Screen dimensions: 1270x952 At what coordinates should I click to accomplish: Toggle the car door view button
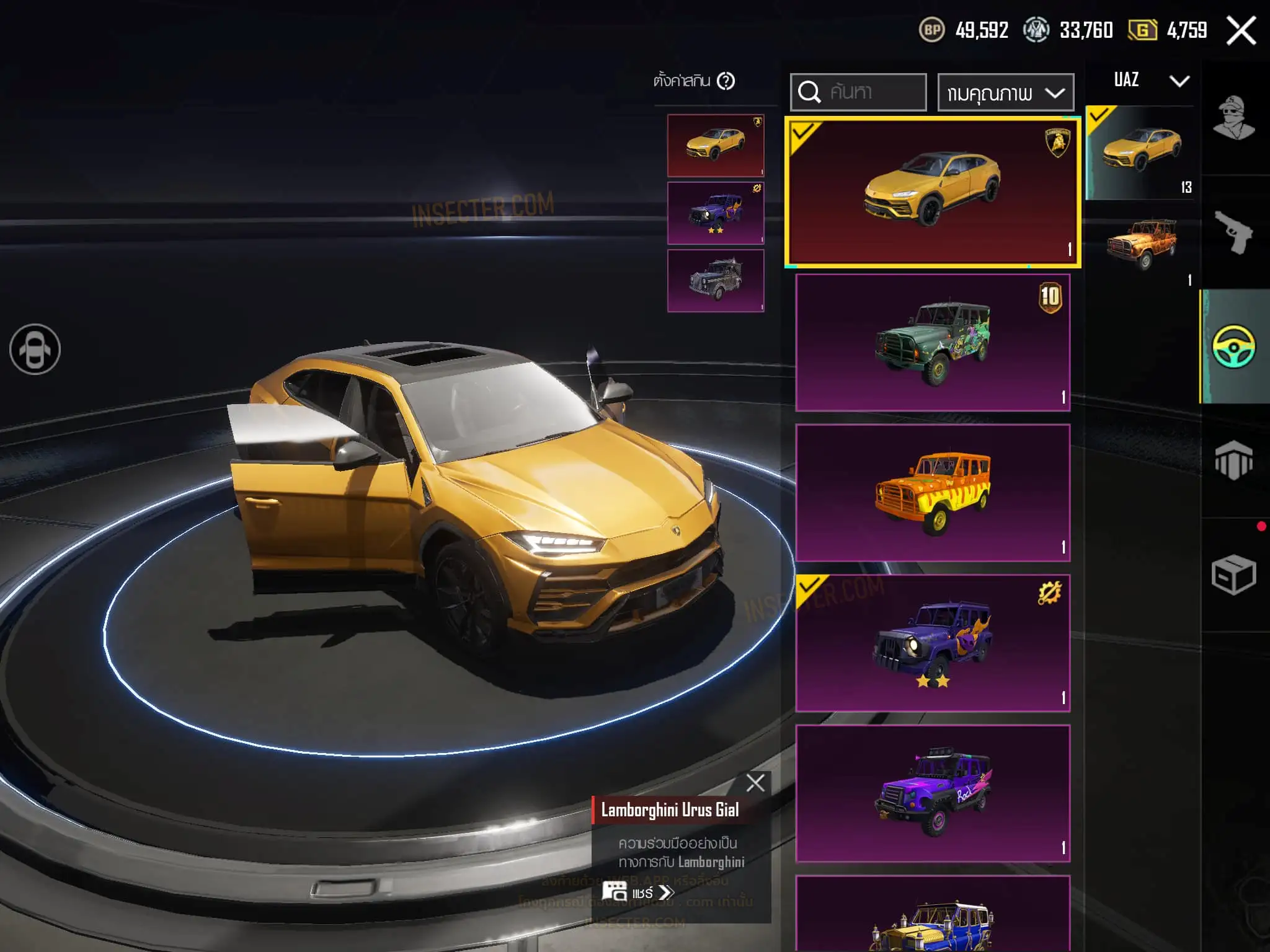[35, 350]
